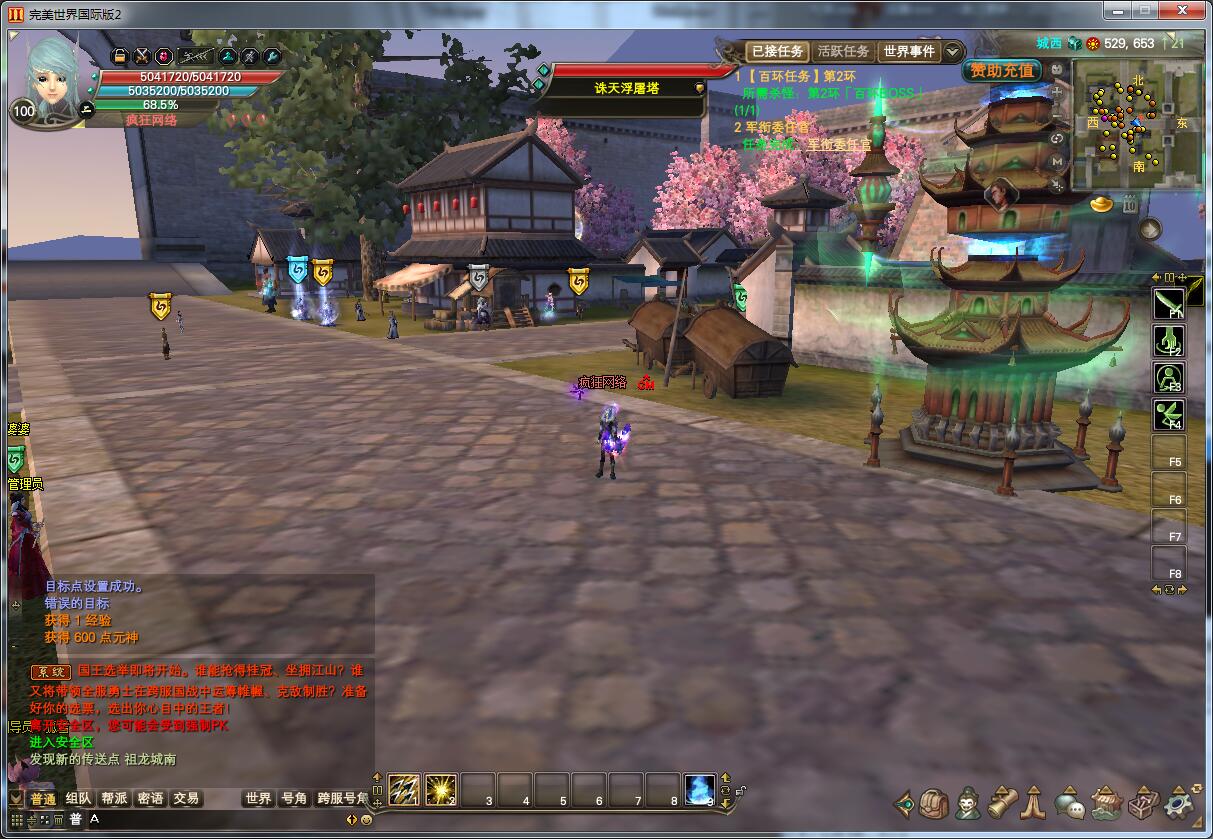Switch chat to the 组队 team channel
This screenshot has height=839, width=1213.
click(x=79, y=798)
